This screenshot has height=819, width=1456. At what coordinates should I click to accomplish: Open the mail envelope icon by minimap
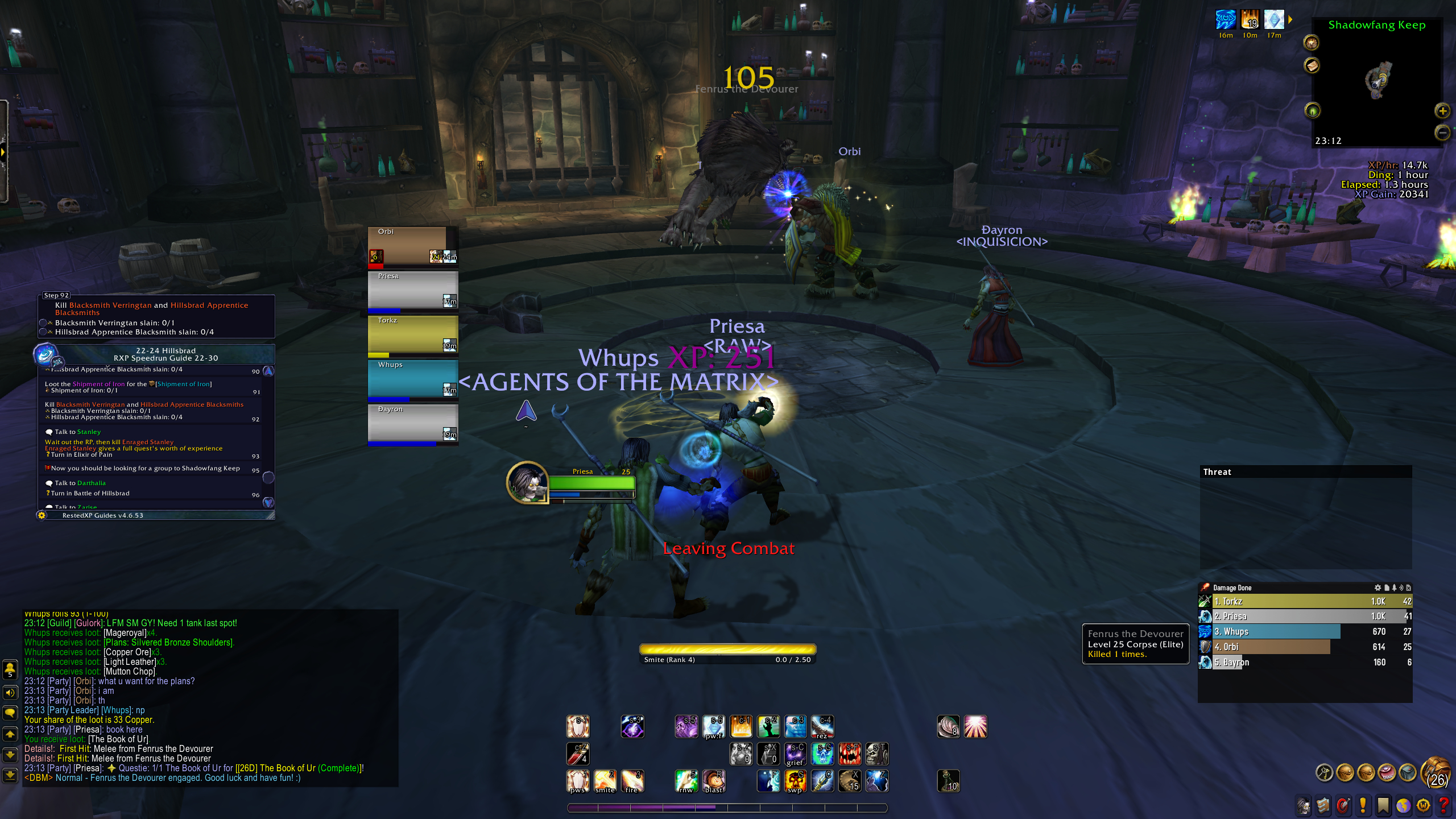point(1312,66)
